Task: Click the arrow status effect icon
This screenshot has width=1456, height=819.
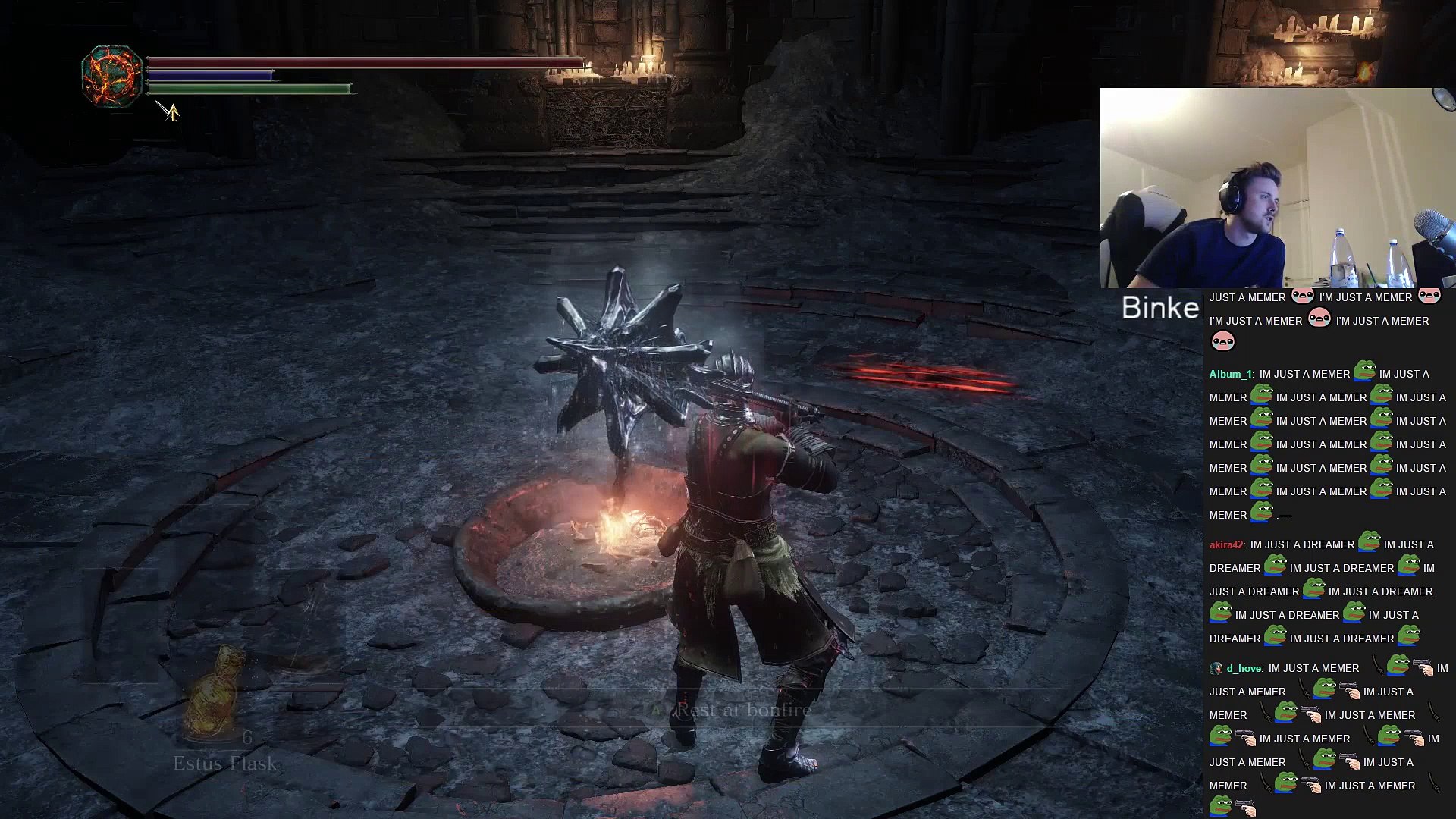Action: click(x=169, y=111)
